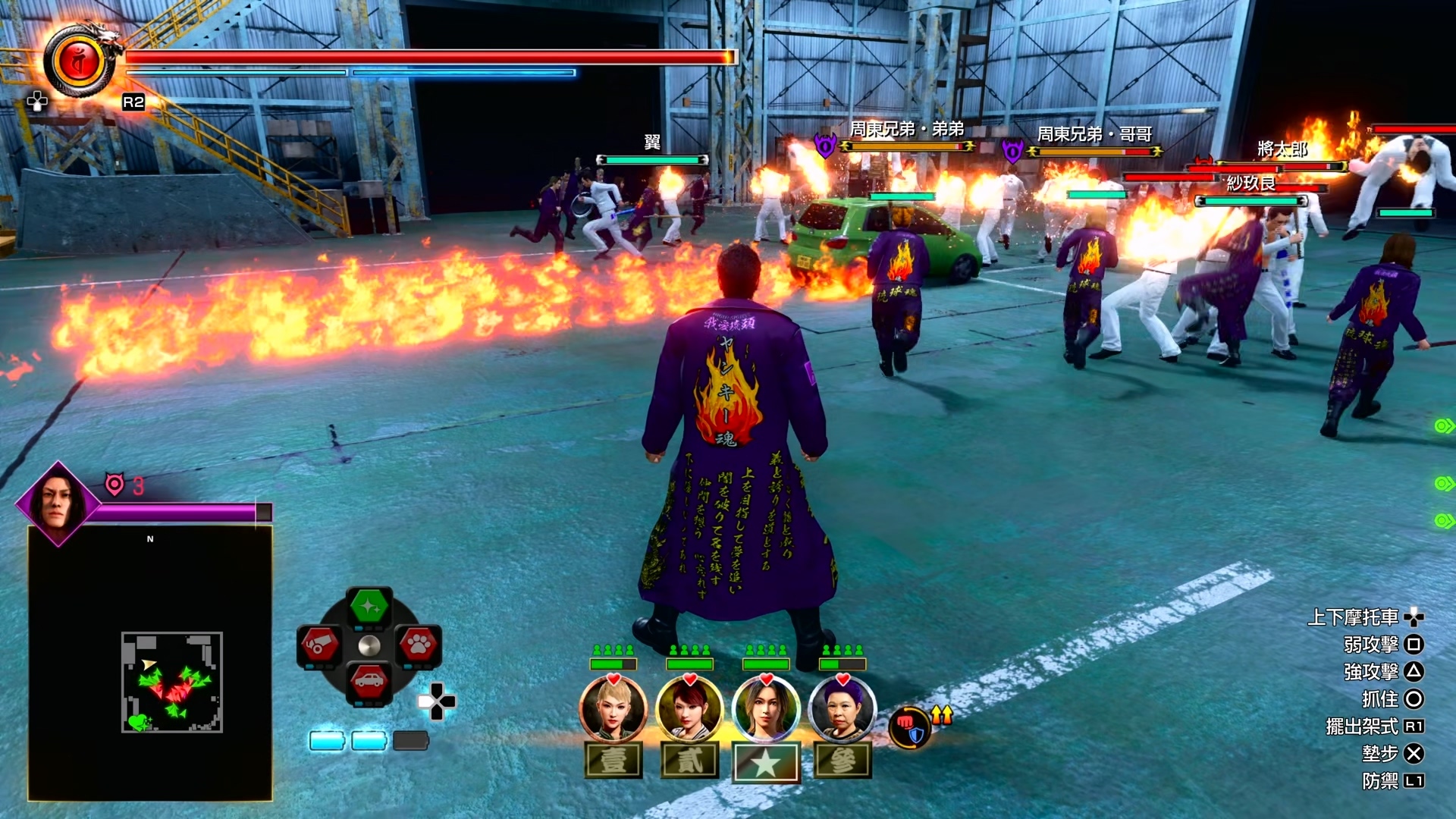
Task: Use the red car skill icon
Action: [369, 681]
